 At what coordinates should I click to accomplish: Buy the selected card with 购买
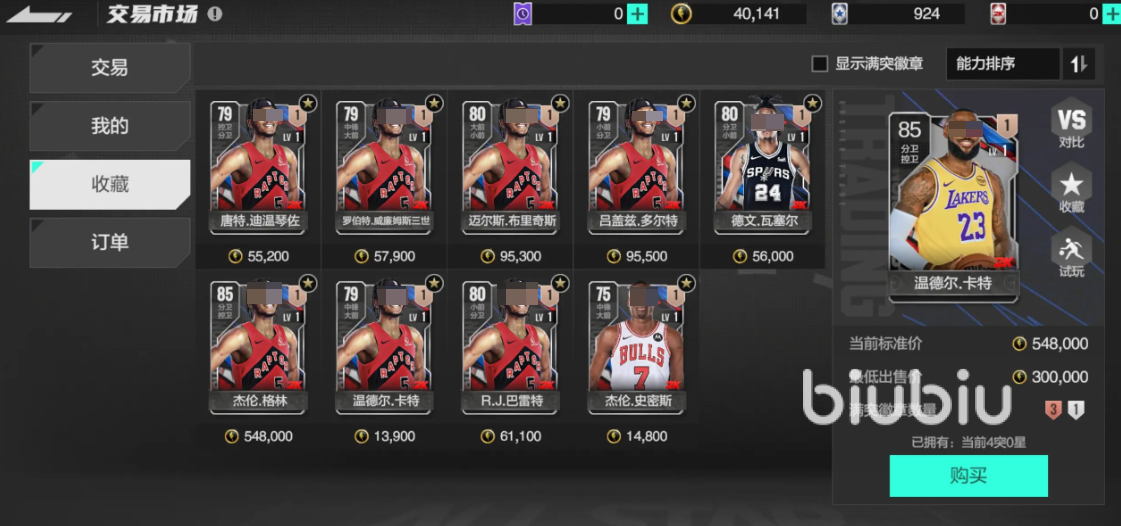pyautogui.click(x=968, y=476)
